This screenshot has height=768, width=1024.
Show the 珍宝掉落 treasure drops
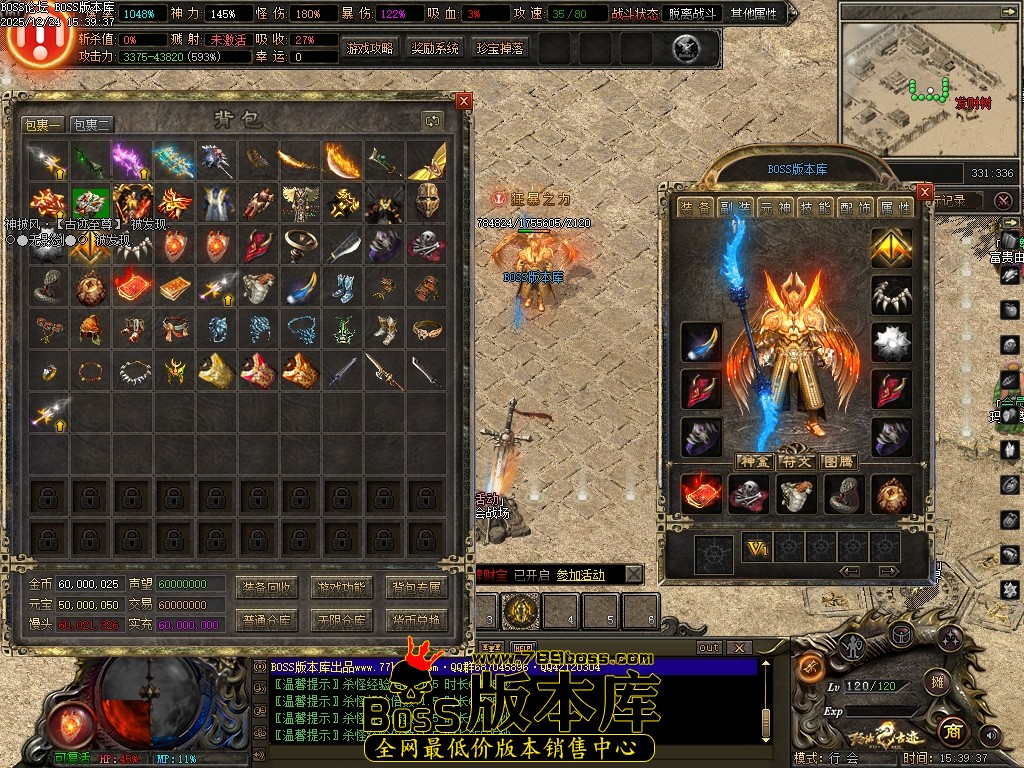tap(499, 48)
